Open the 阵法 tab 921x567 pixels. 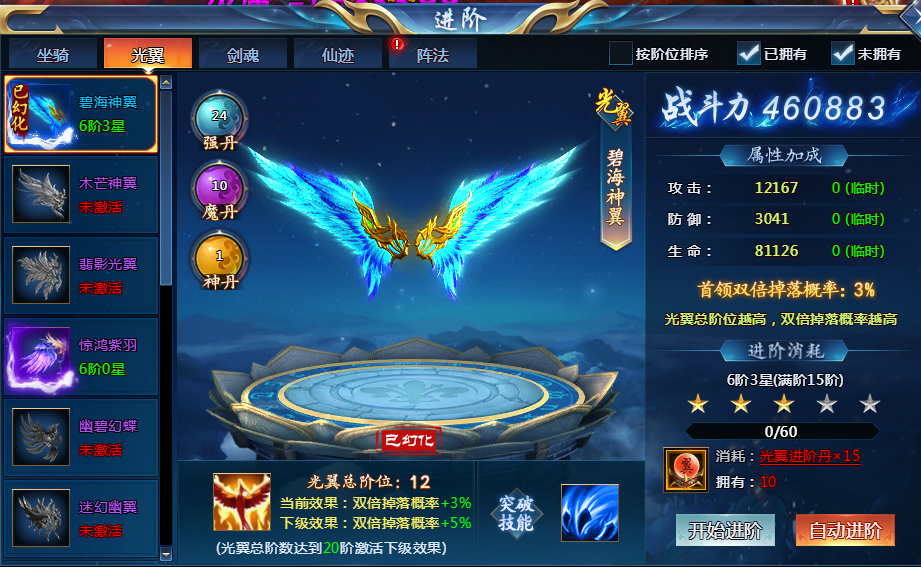432,54
